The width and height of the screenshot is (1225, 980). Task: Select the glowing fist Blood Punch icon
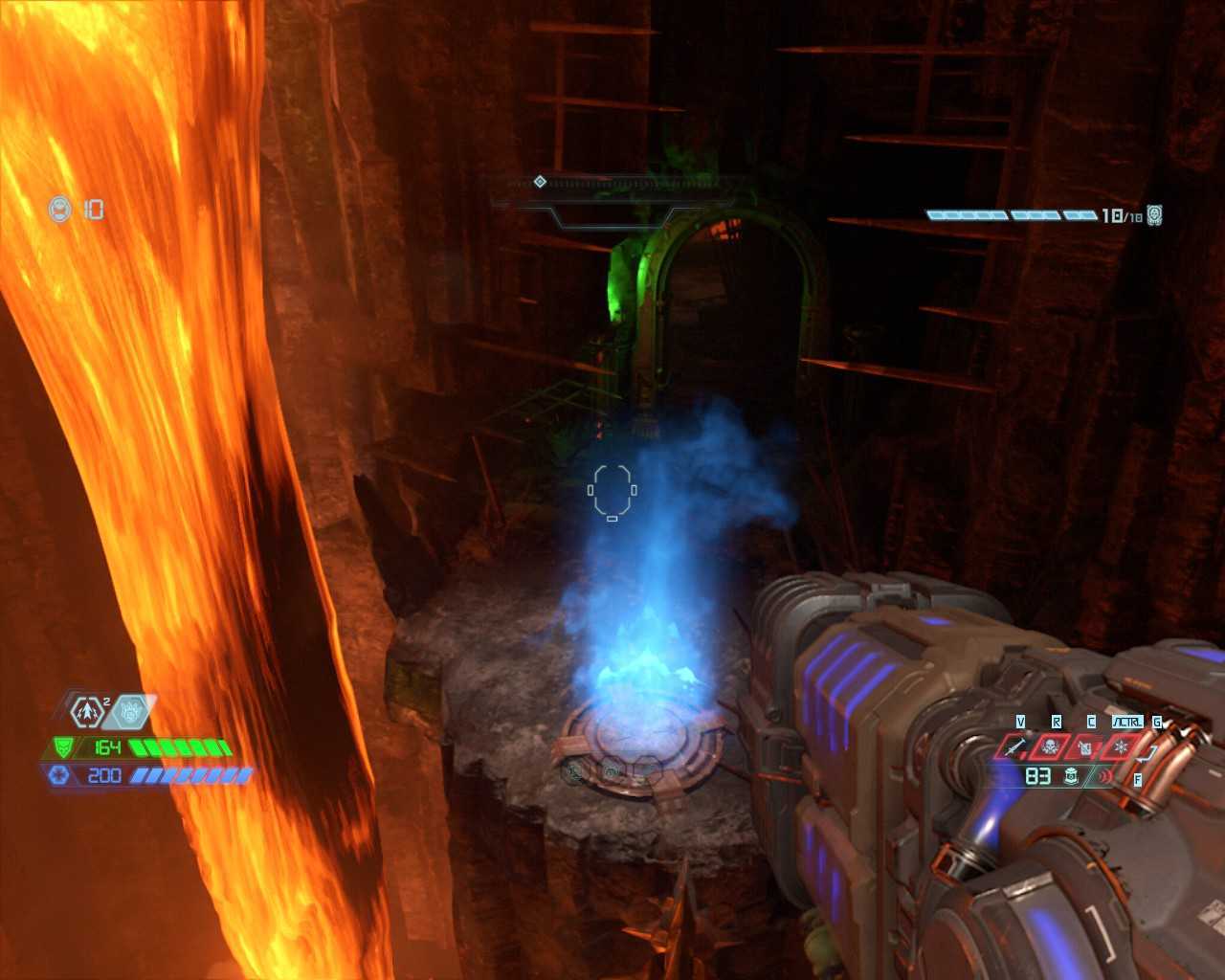(130, 711)
